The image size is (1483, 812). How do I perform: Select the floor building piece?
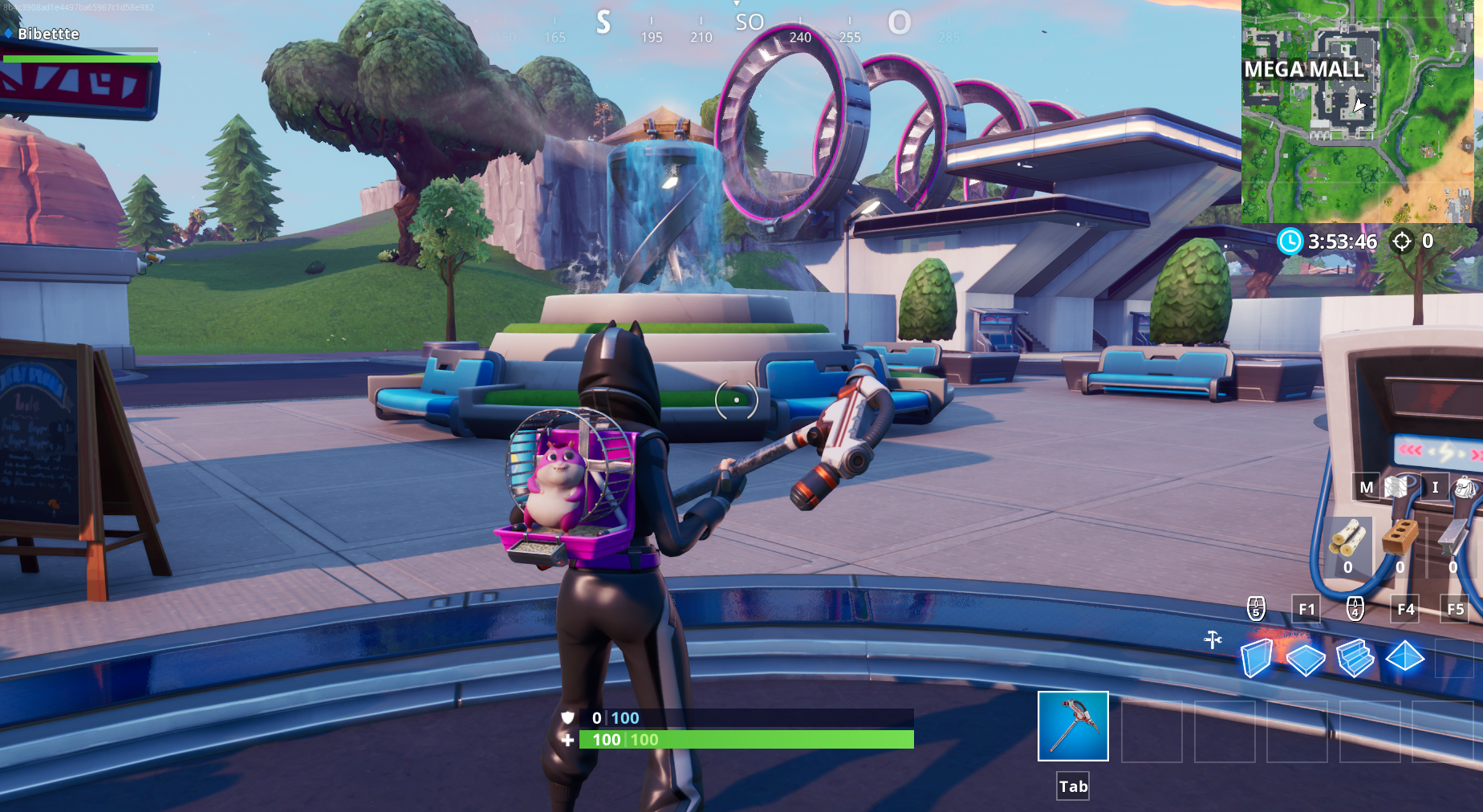(1306, 658)
